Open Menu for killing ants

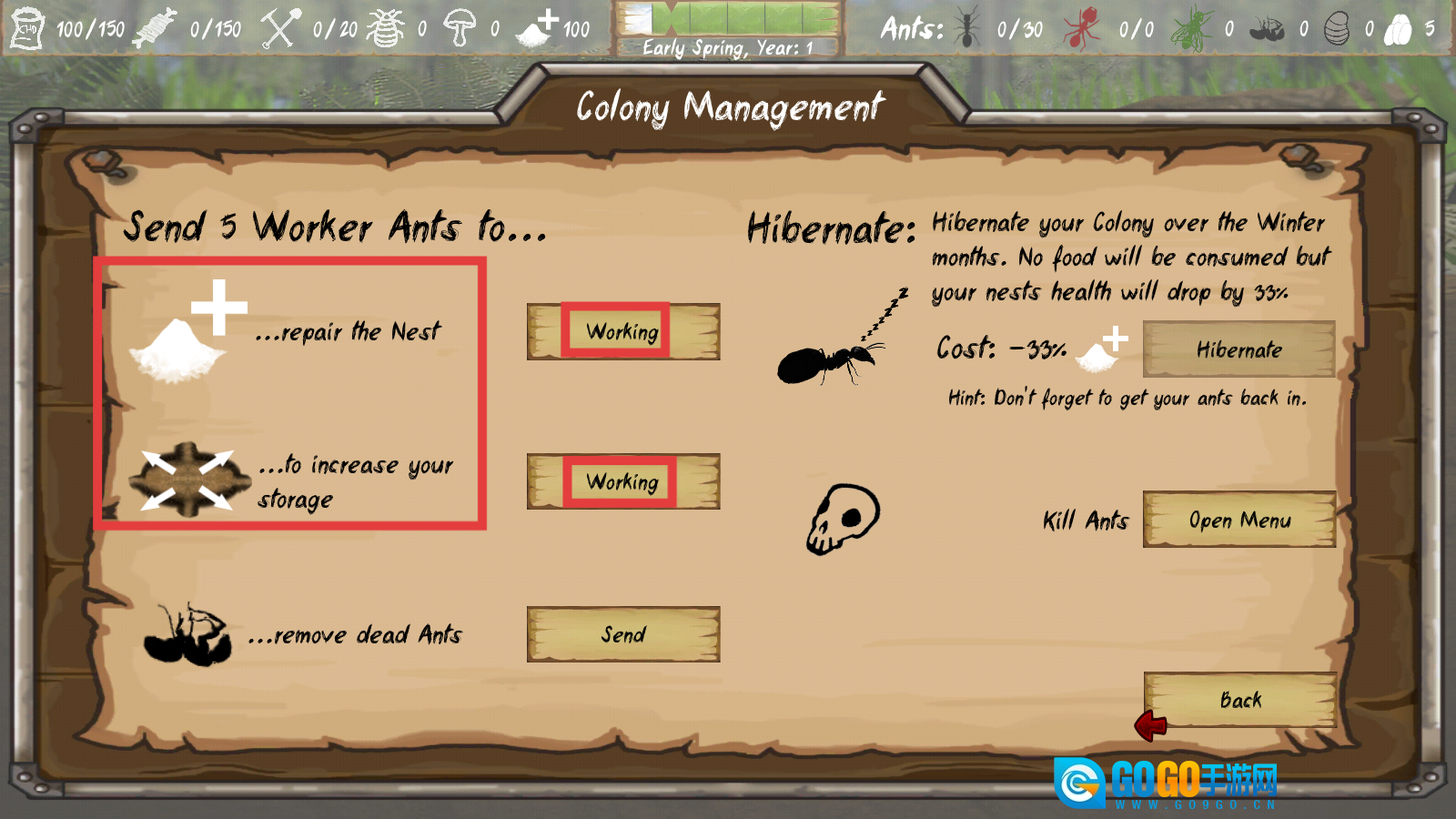(1239, 520)
